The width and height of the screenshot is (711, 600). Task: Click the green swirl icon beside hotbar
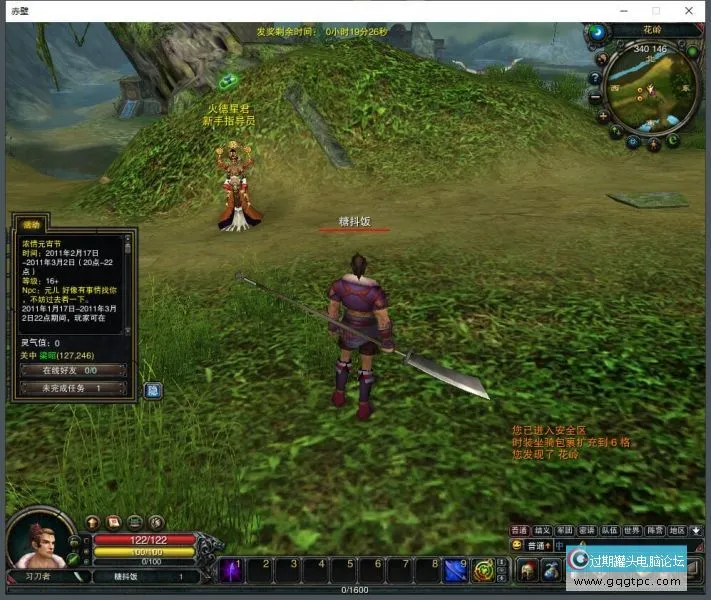coord(483,571)
